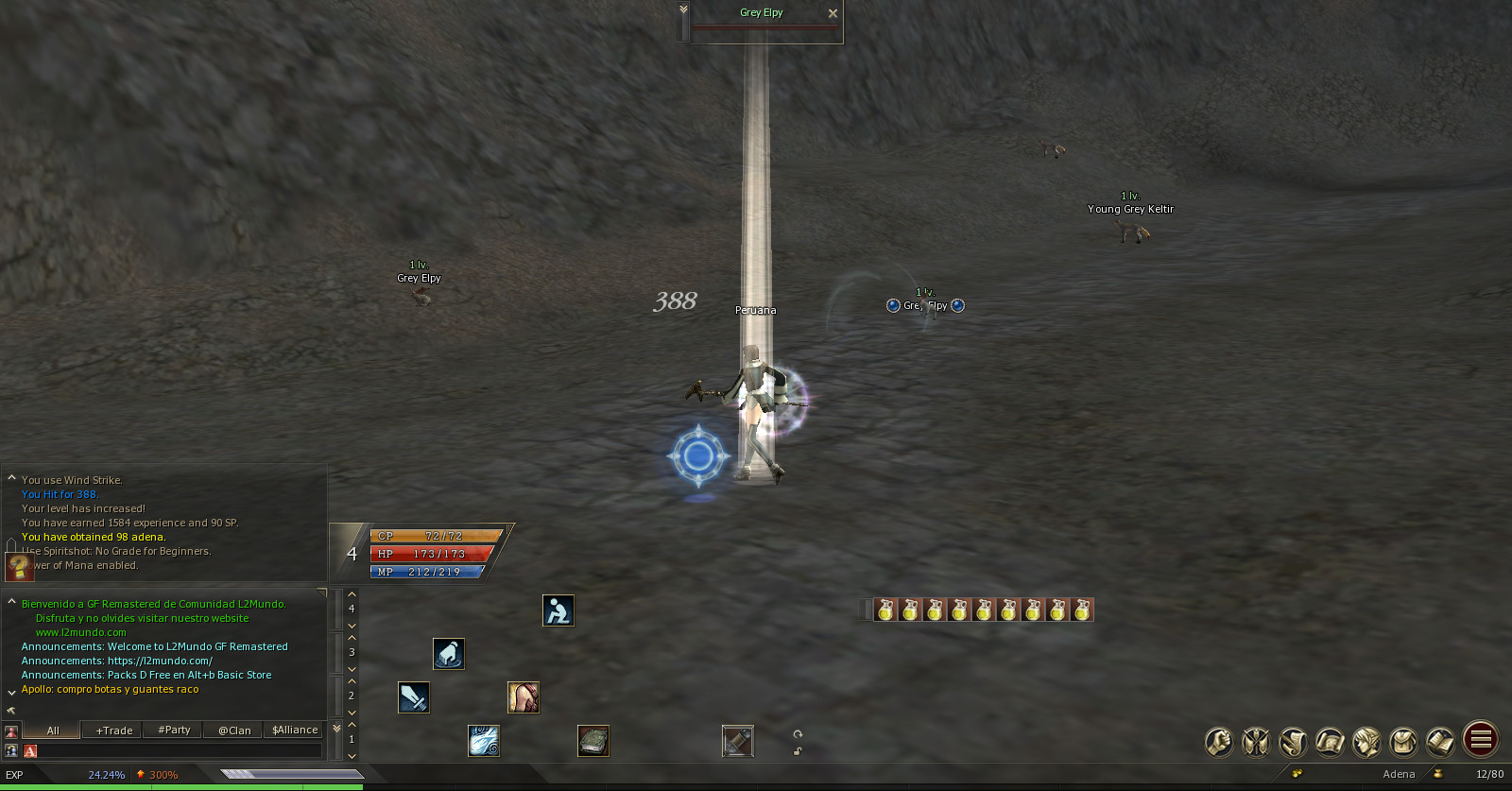Toggle auto-use on the soulshot hotbar slot

[737, 741]
